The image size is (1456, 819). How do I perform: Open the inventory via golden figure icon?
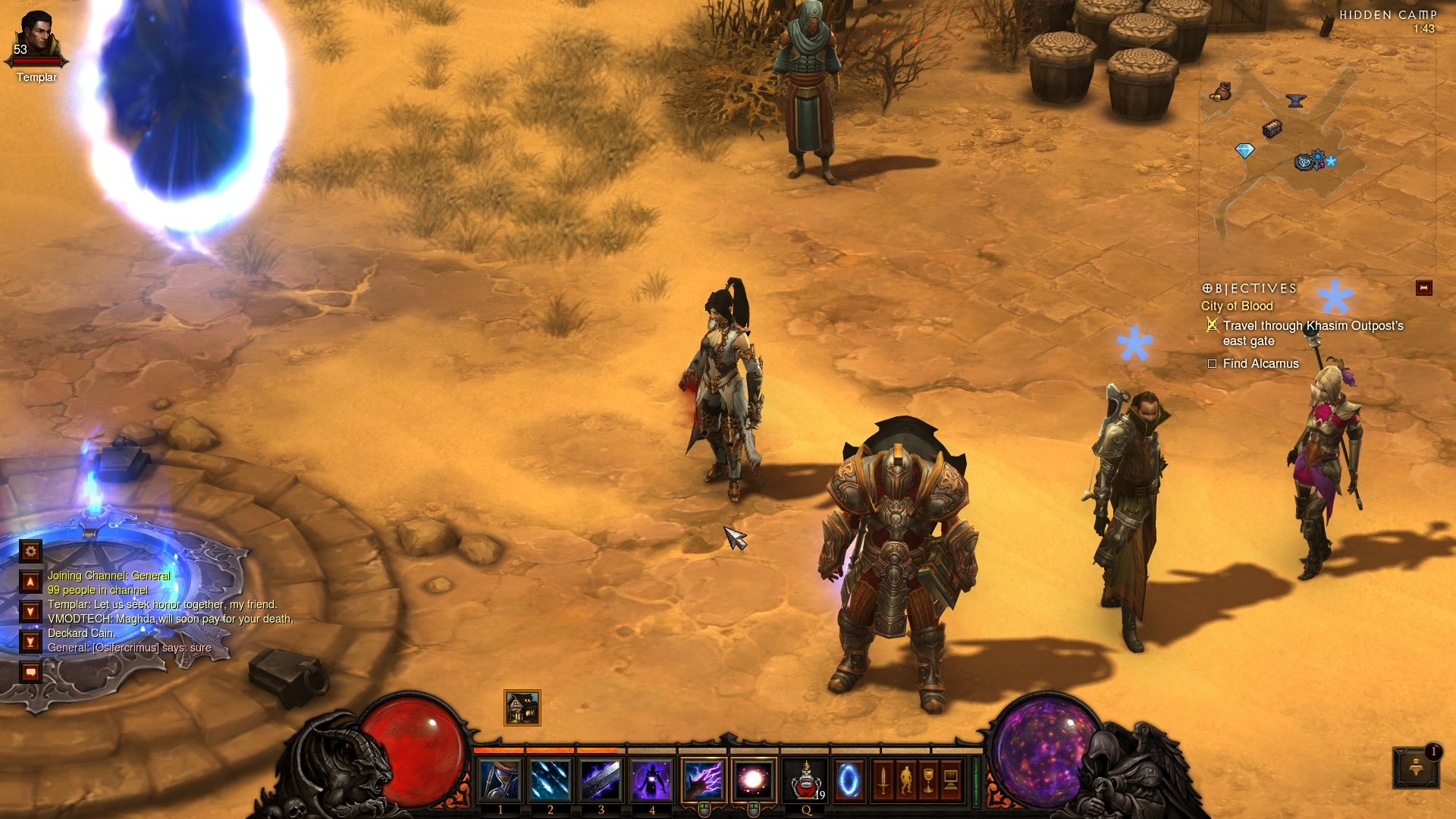point(906,780)
